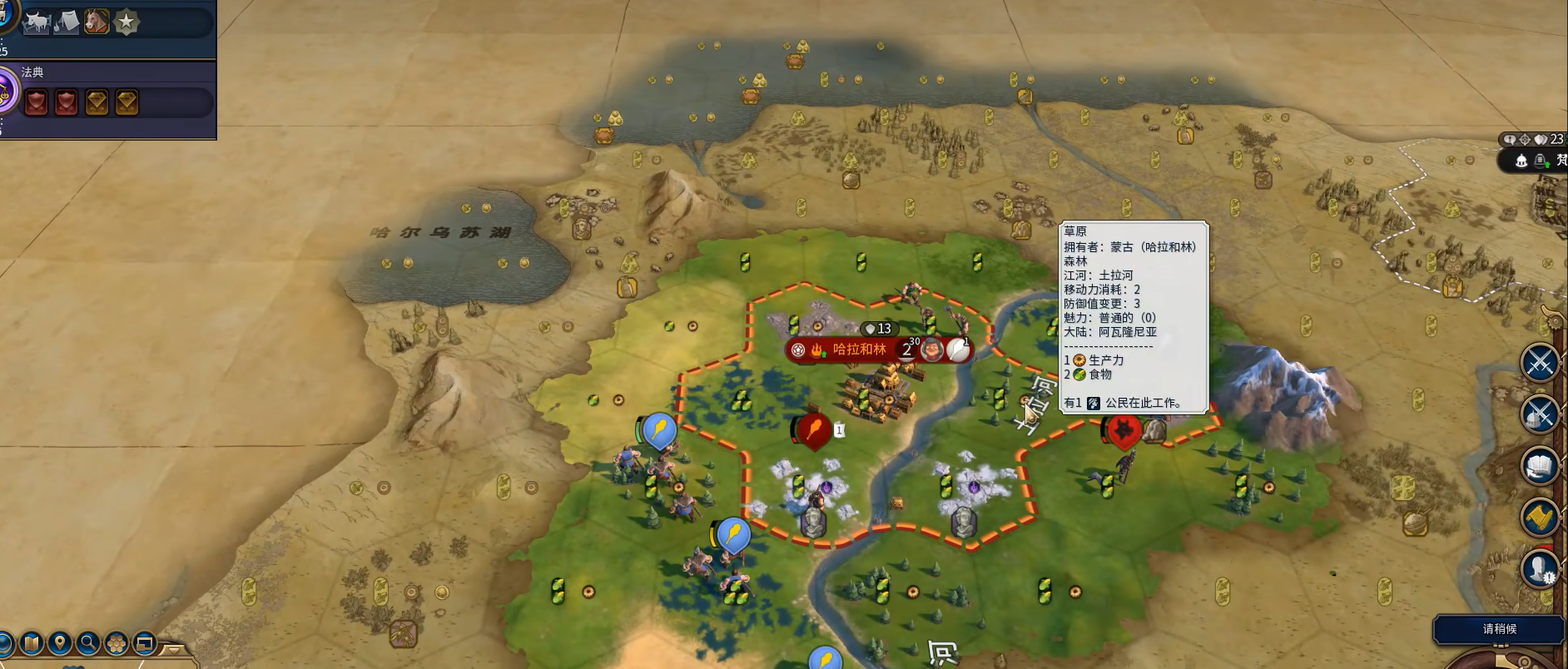Click the tent icon in research panel

[67, 22]
